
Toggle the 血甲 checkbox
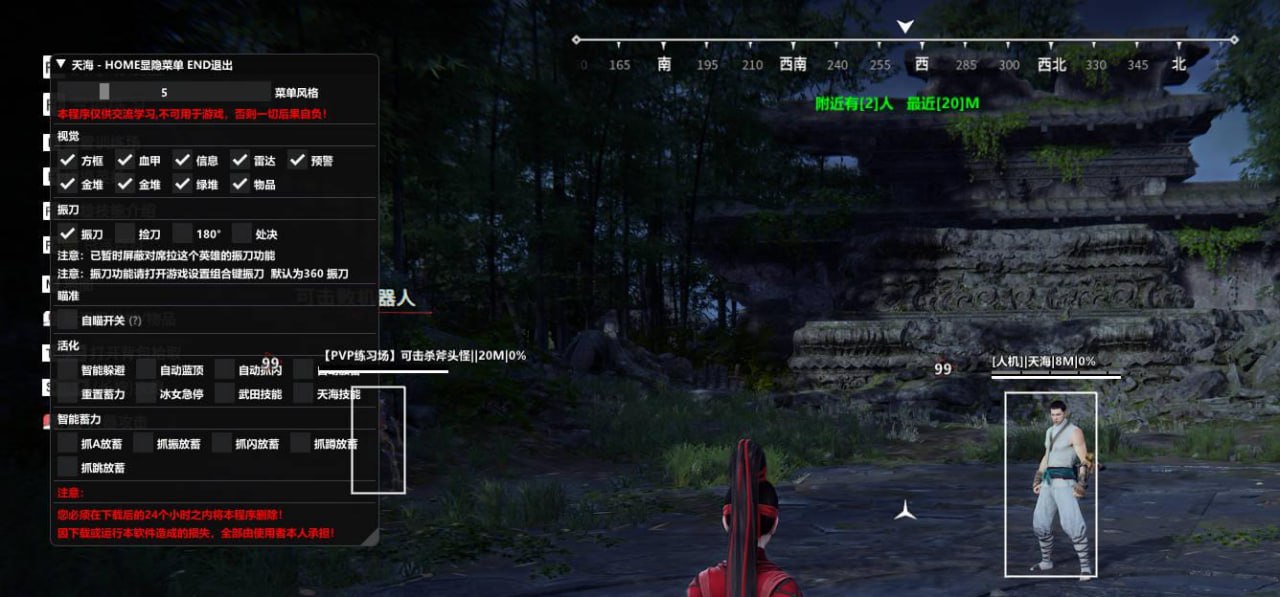pos(125,160)
